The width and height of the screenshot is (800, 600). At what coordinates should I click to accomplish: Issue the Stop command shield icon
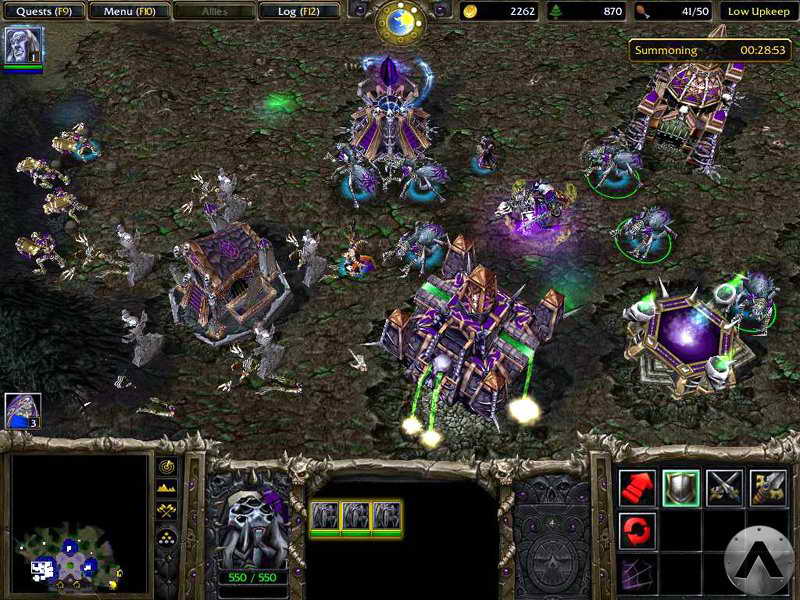[681, 487]
